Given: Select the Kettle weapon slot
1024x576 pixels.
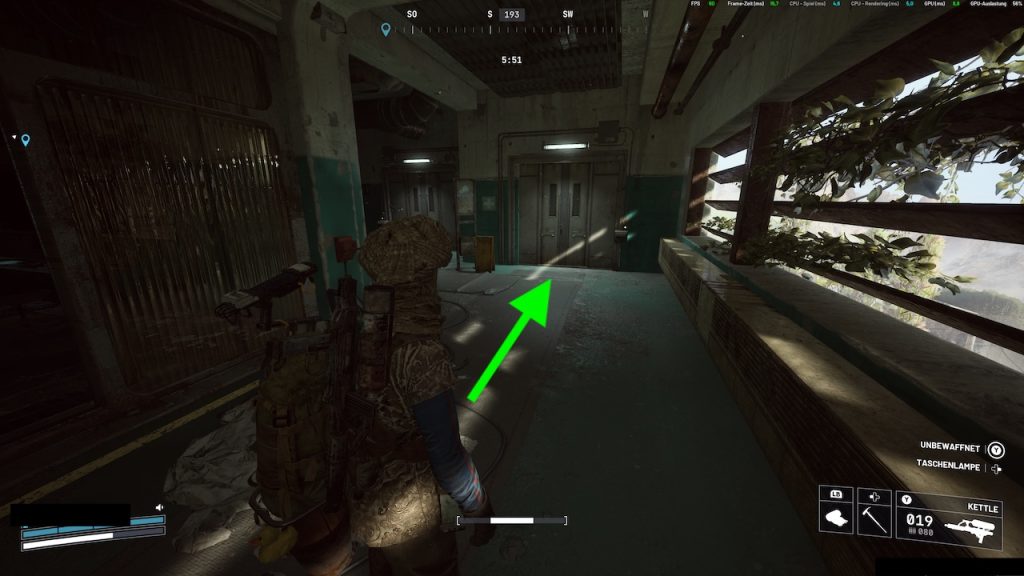Looking at the screenshot, I should point(949,520).
